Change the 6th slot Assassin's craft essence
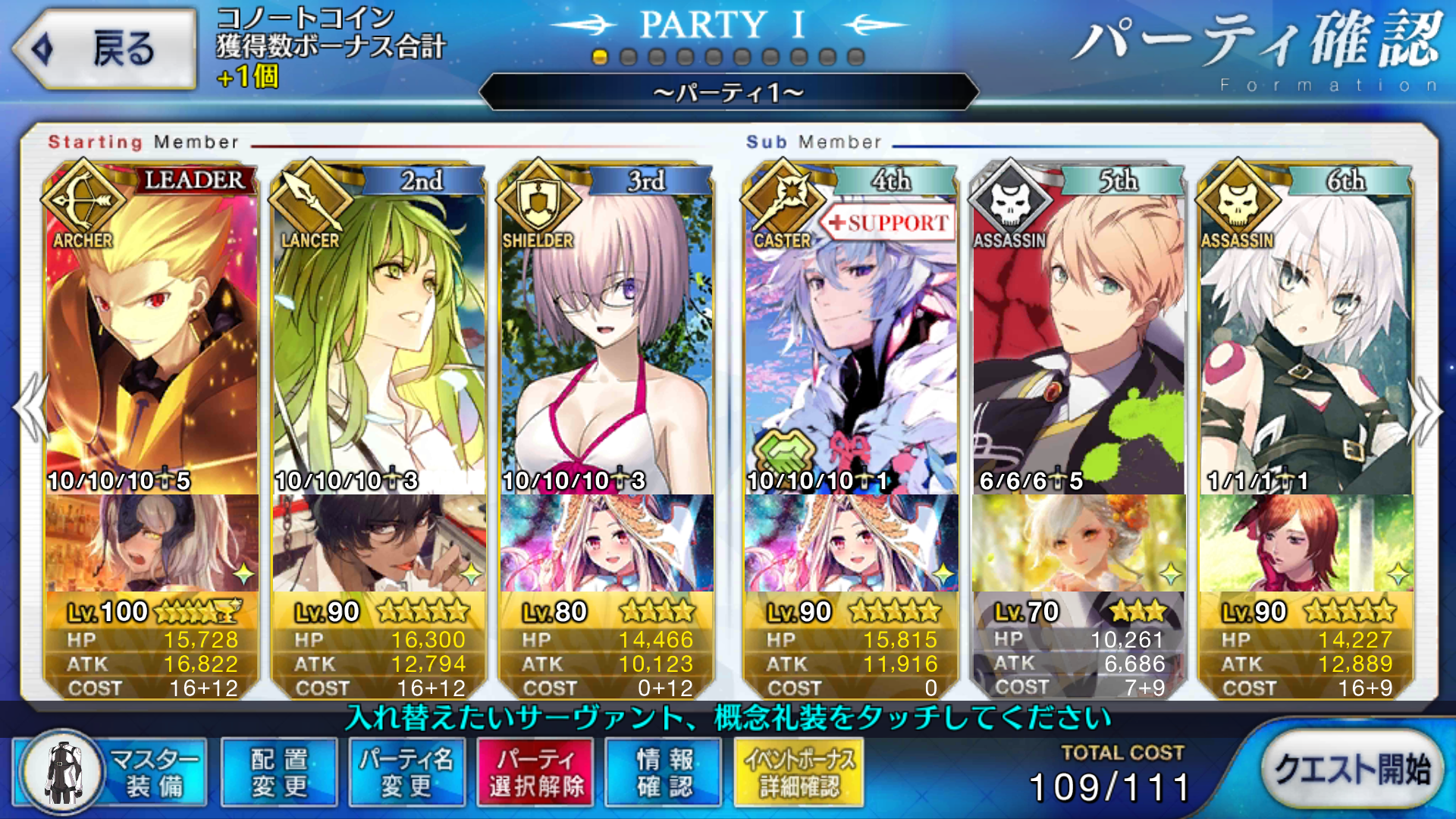The width and height of the screenshot is (1456, 819). tap(1306, 543)
